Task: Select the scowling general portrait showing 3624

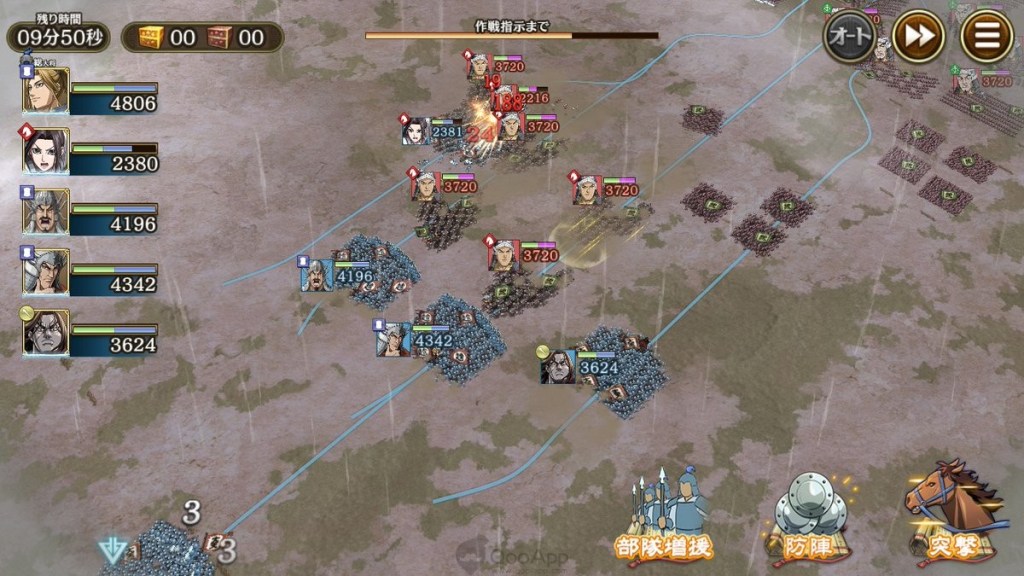Action: 47,332
